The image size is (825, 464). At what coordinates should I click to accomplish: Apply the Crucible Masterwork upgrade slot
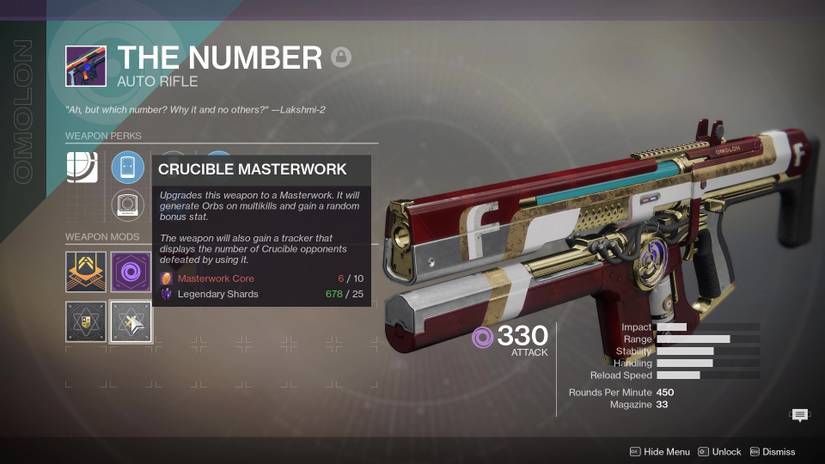click(x=131, y=322)
